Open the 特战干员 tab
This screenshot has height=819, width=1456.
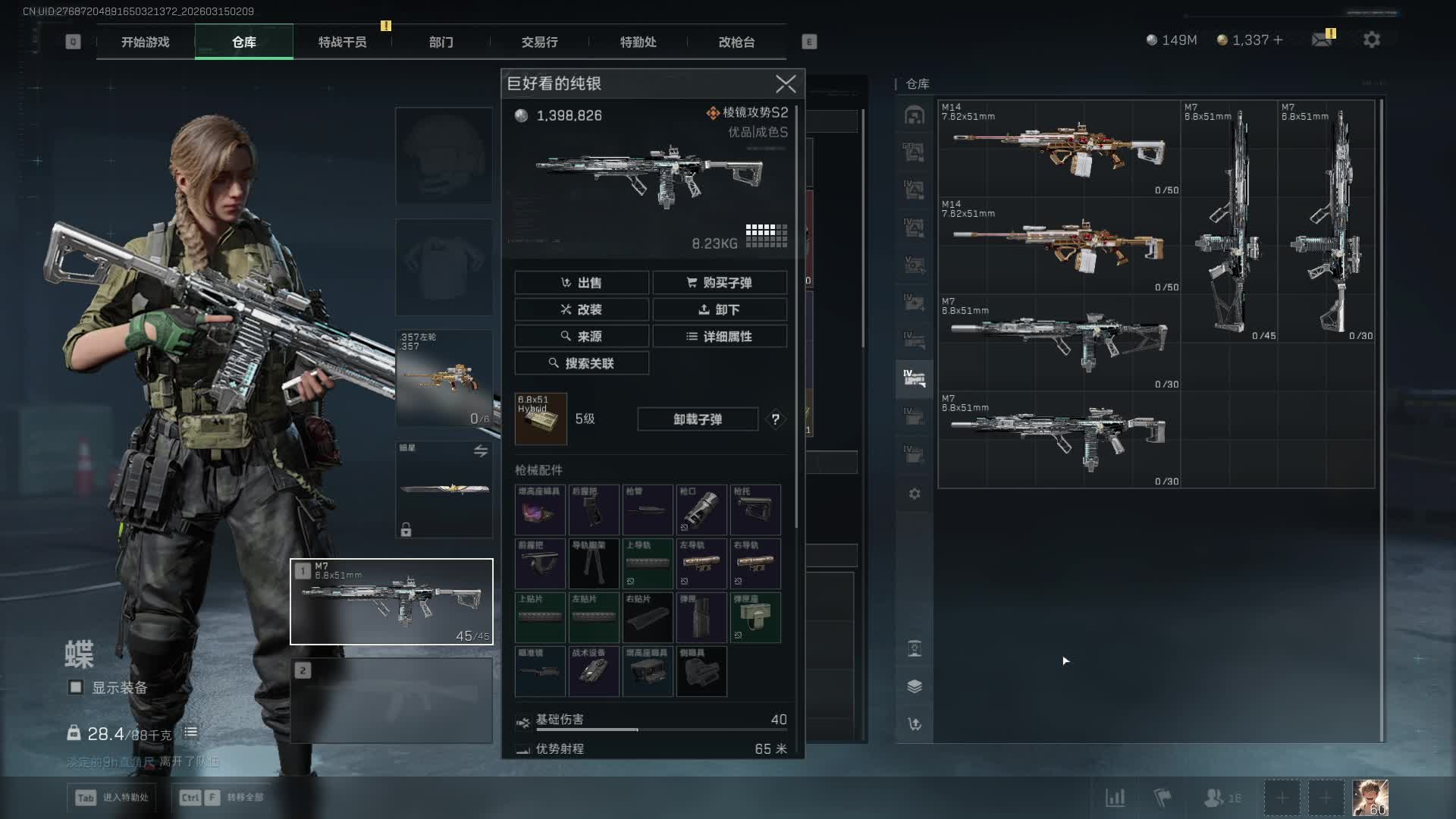tap(342, 42)
